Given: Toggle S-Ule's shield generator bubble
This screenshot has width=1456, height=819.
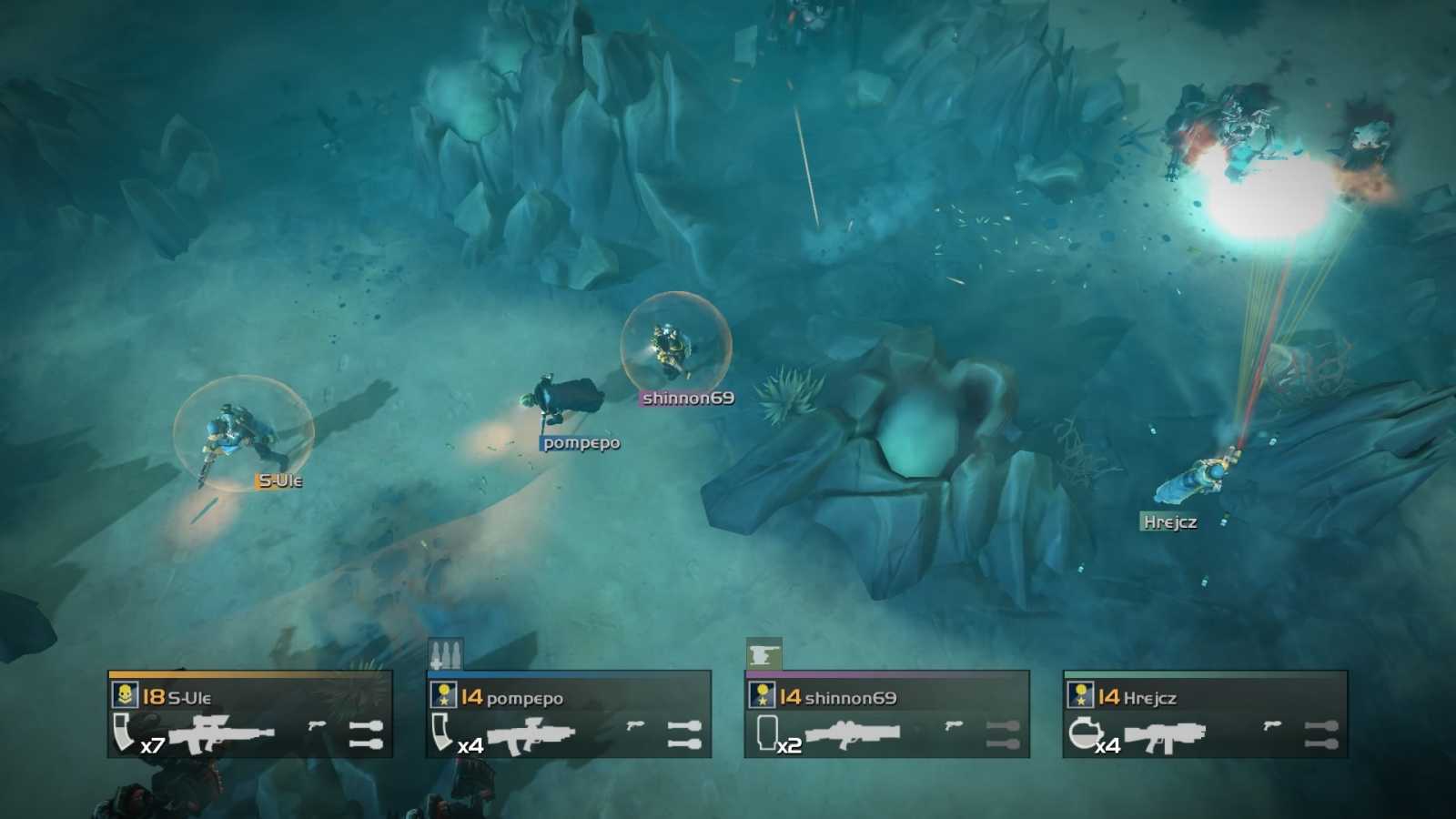Looking at the screenshot, I should click(x=242, y=429).
